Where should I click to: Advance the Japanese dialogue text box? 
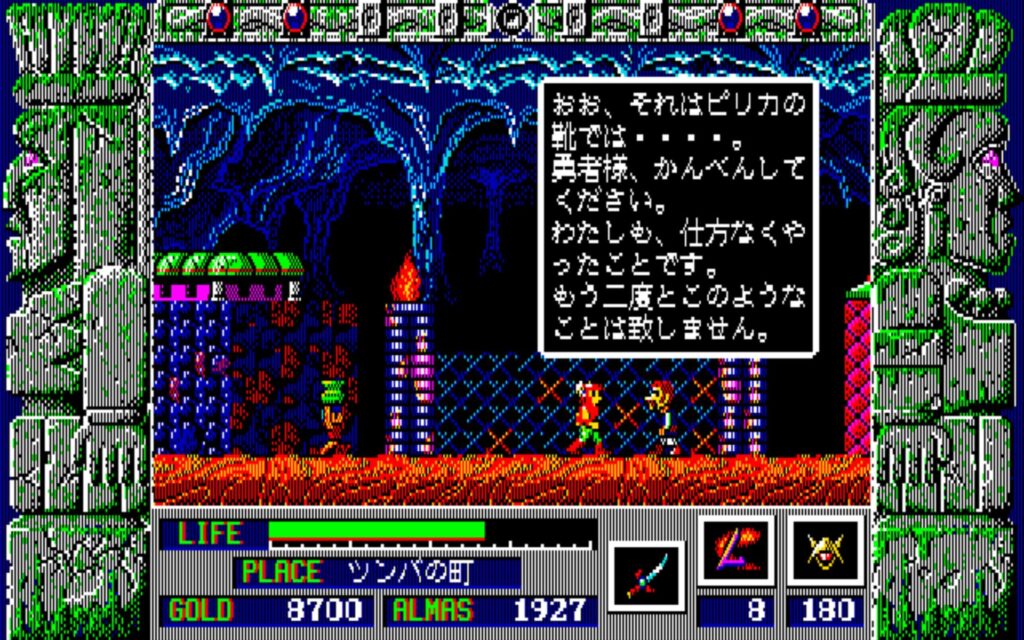pos(677,217)
